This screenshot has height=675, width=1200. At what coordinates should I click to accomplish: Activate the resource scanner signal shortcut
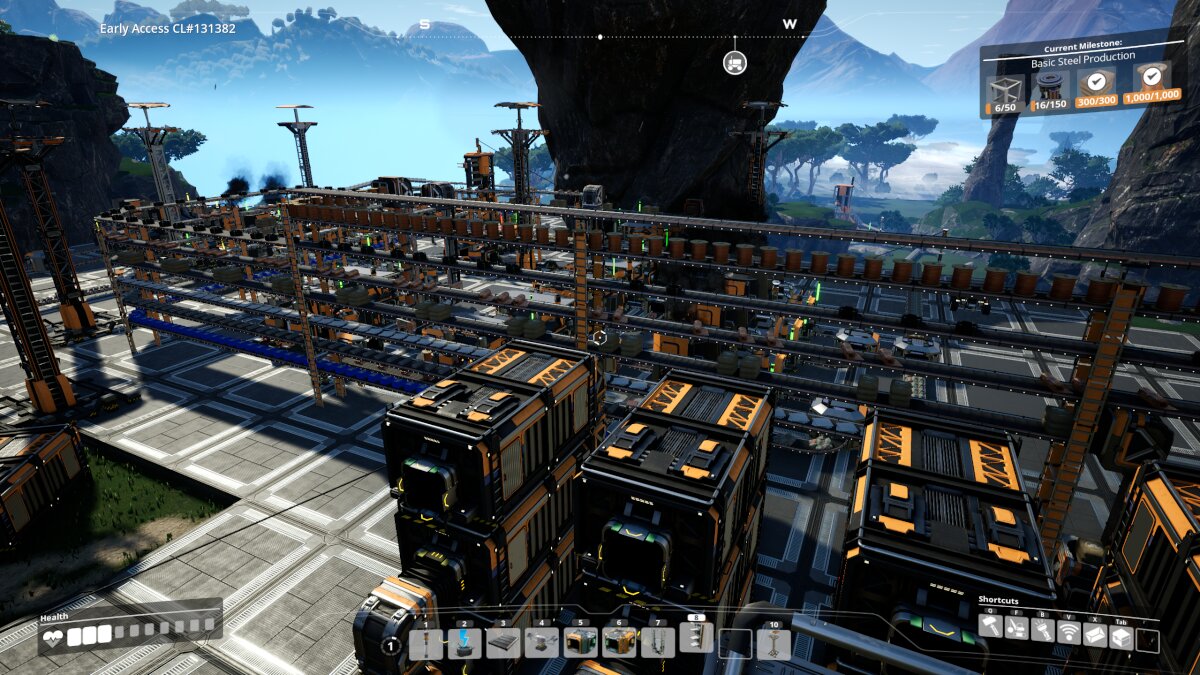tap(1068, 632)
